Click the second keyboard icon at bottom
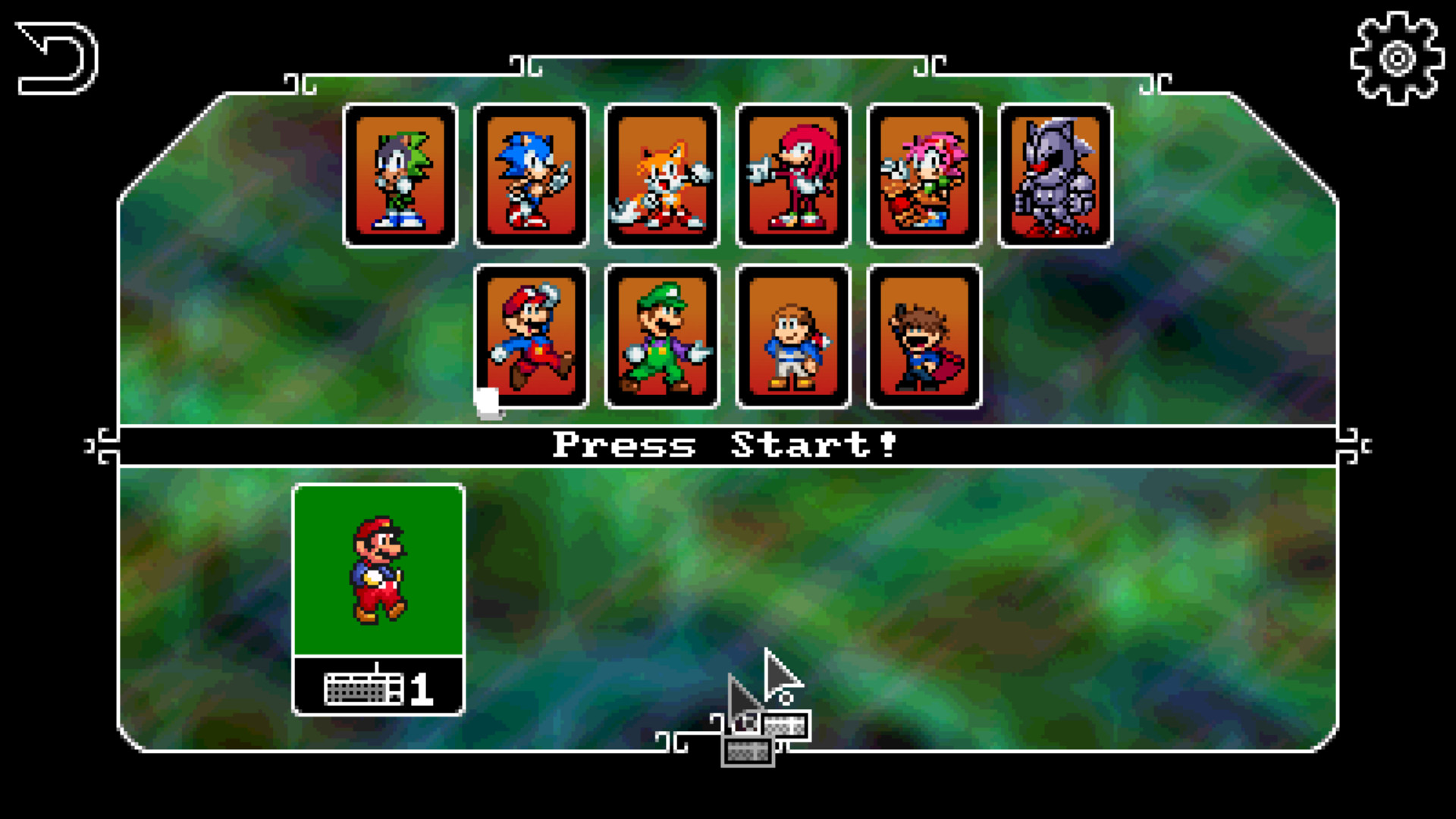 747,753
